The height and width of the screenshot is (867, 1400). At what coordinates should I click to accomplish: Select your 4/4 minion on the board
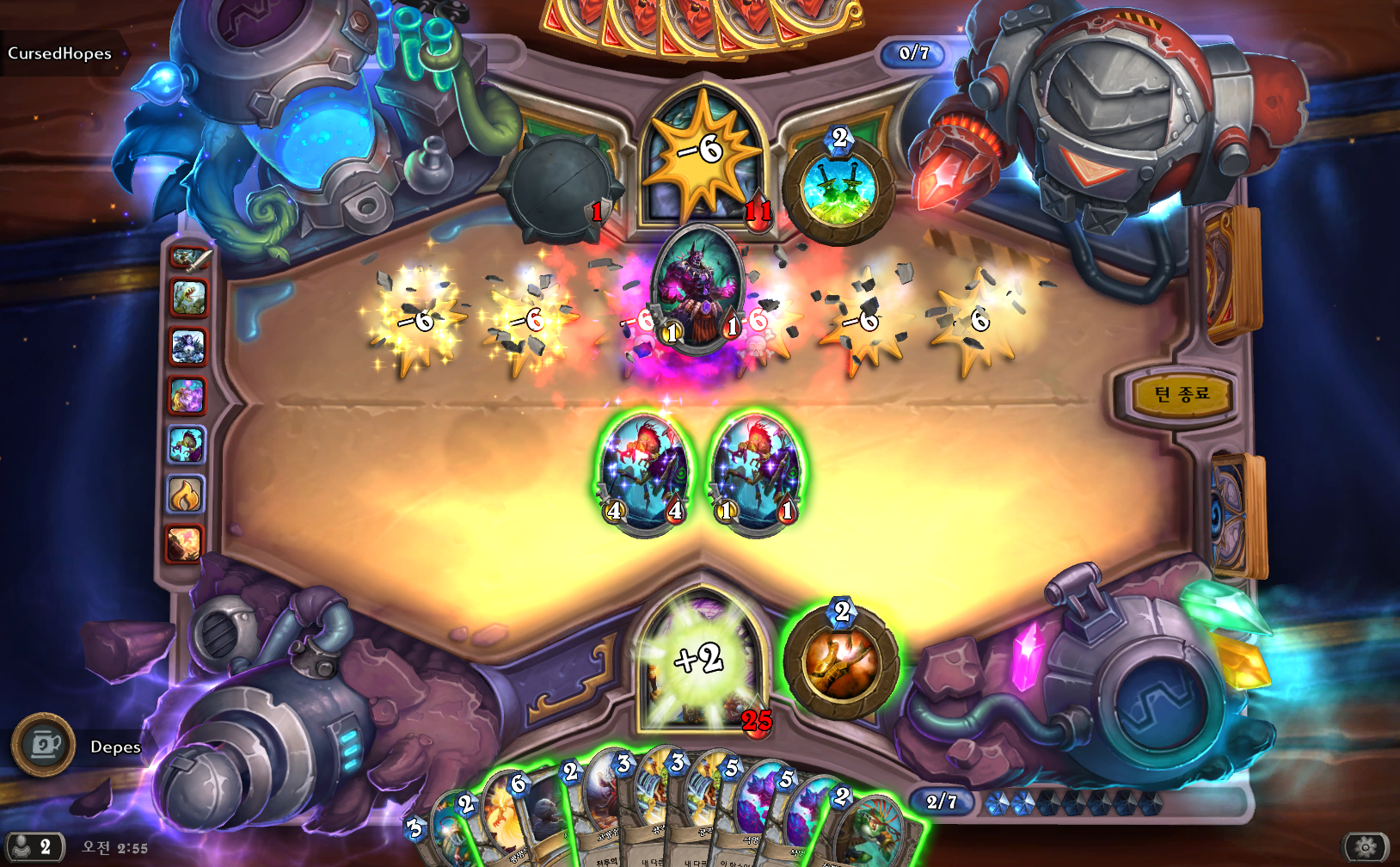tap(645, 473)
